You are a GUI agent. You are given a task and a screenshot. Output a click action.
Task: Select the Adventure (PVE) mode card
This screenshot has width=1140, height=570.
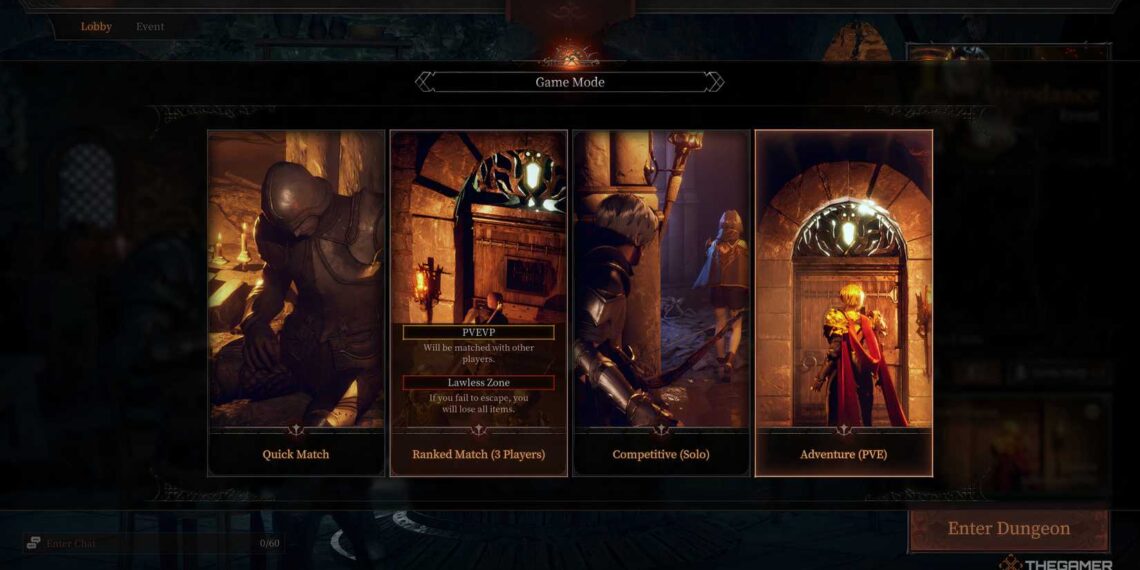(843, 302)
